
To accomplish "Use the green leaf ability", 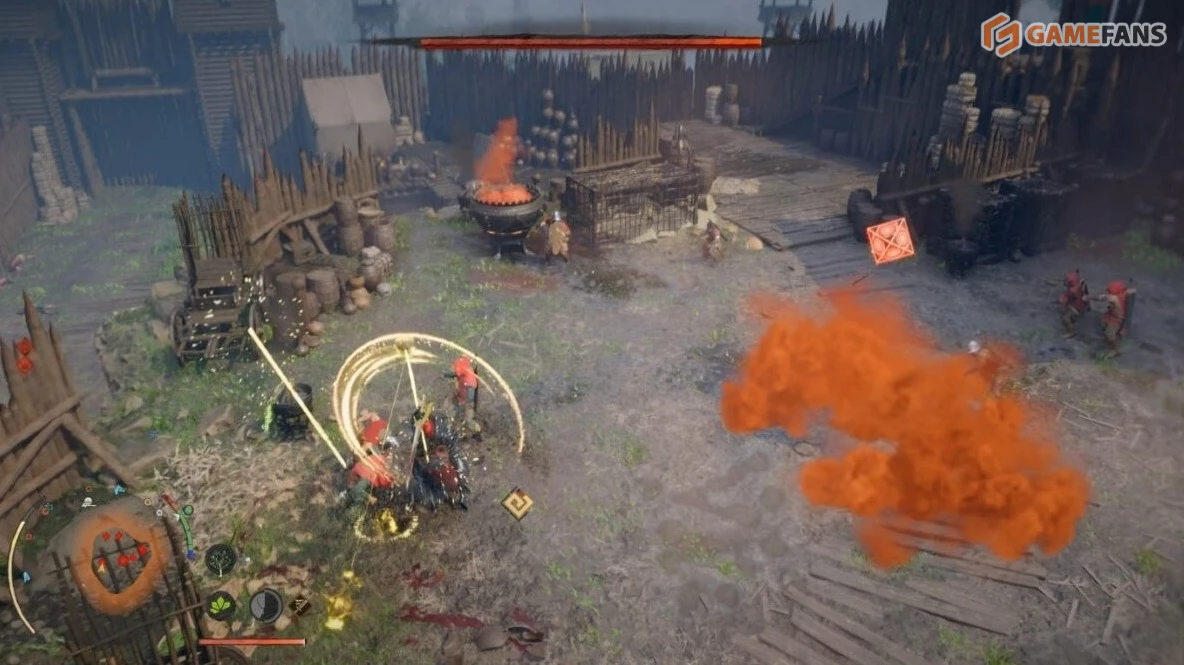I will point(220,605).
